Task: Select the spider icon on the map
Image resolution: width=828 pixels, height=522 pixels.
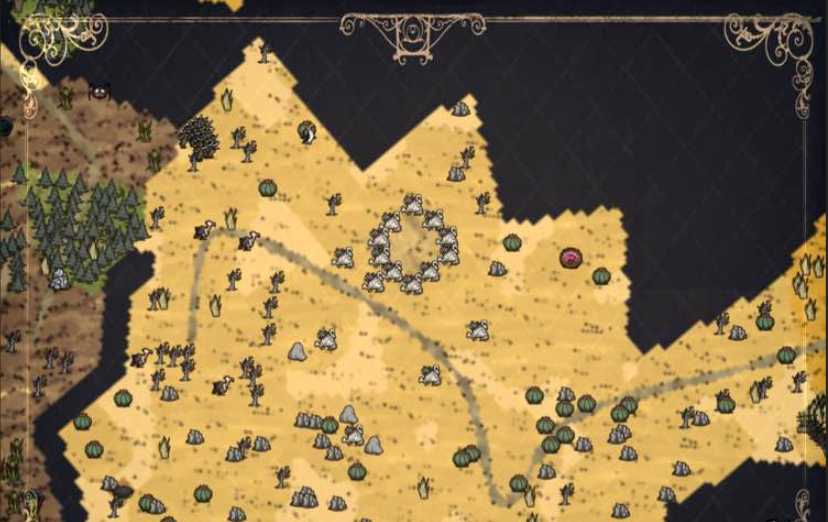Action: pyautogui.click(x=101, y=90)
